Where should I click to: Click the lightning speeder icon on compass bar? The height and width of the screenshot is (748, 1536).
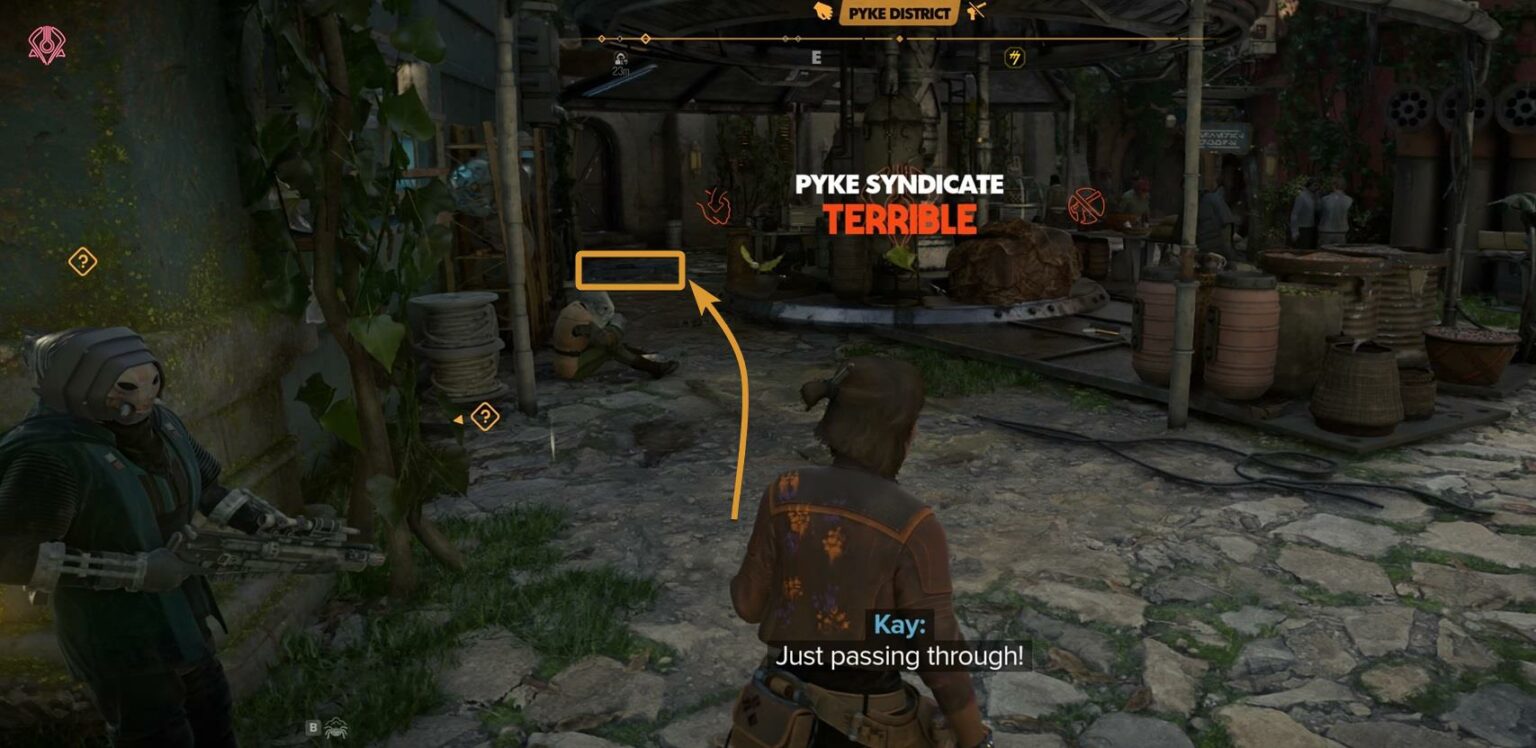pyautogui.click(x=1013, y=57)
